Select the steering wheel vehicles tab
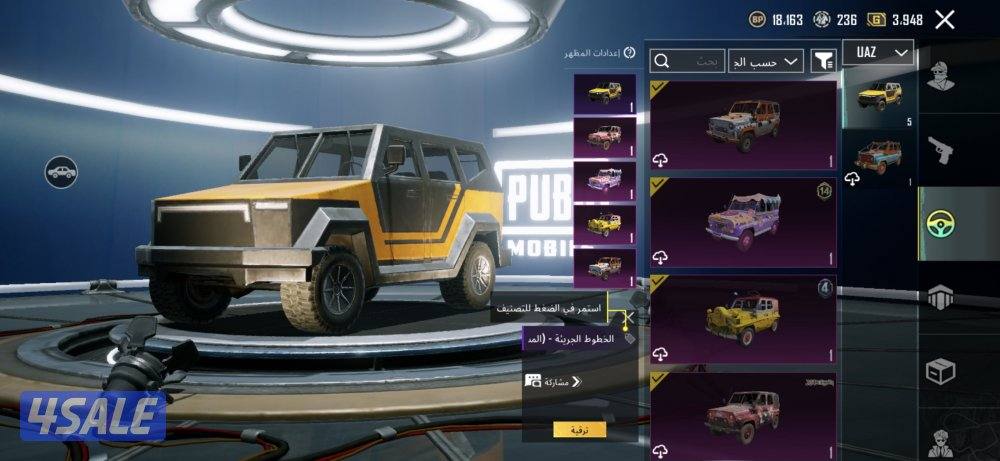Viewport: 1000px width, 461px height. click(940, 222)
